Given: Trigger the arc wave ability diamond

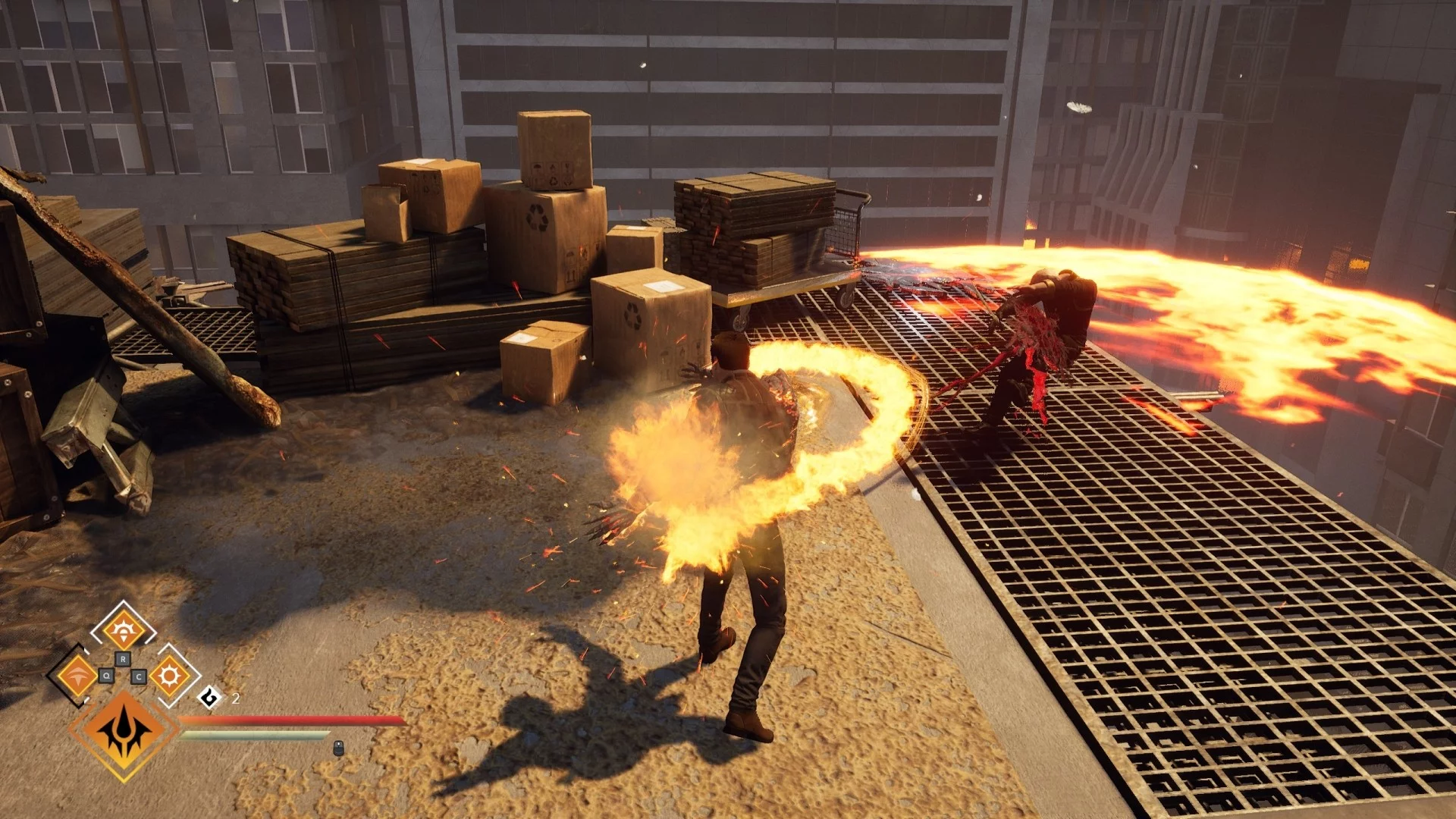Looking at the screenshot, I should point(77,675).
